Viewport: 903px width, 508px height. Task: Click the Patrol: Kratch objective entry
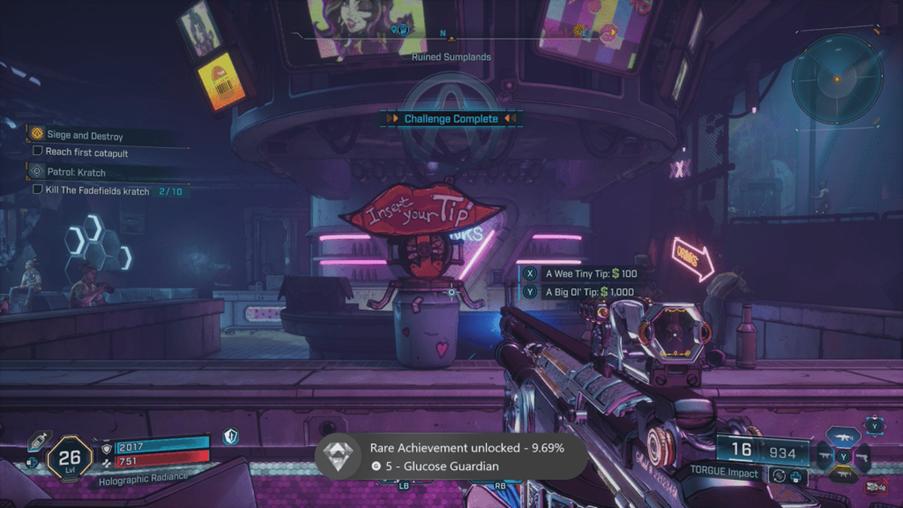click(76, 172)
